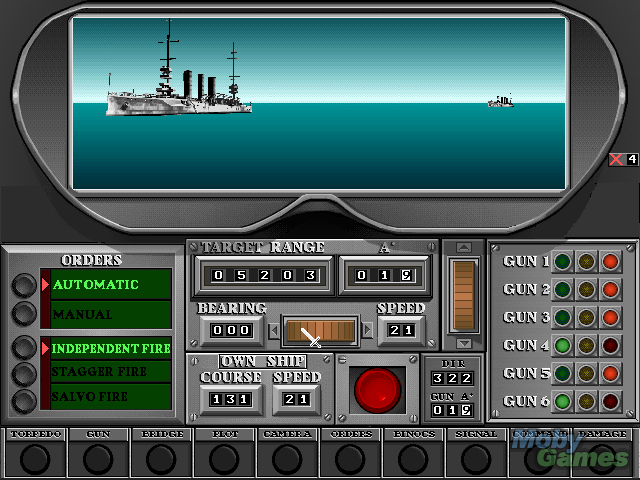Select Stagger Fire mode
The image size is (640, 480).
coord(23,374)
